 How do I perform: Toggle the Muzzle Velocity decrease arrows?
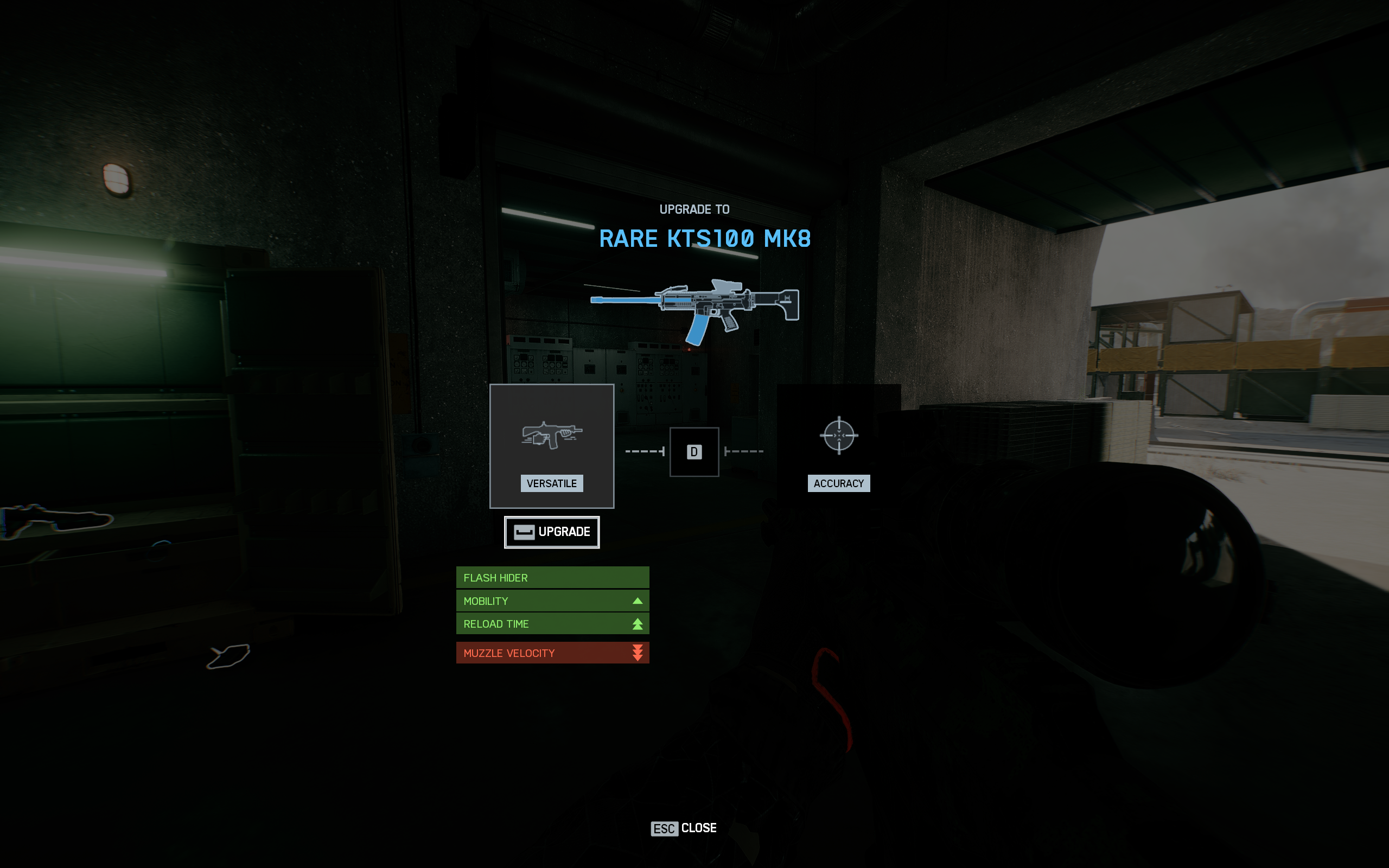coord(638,652)
